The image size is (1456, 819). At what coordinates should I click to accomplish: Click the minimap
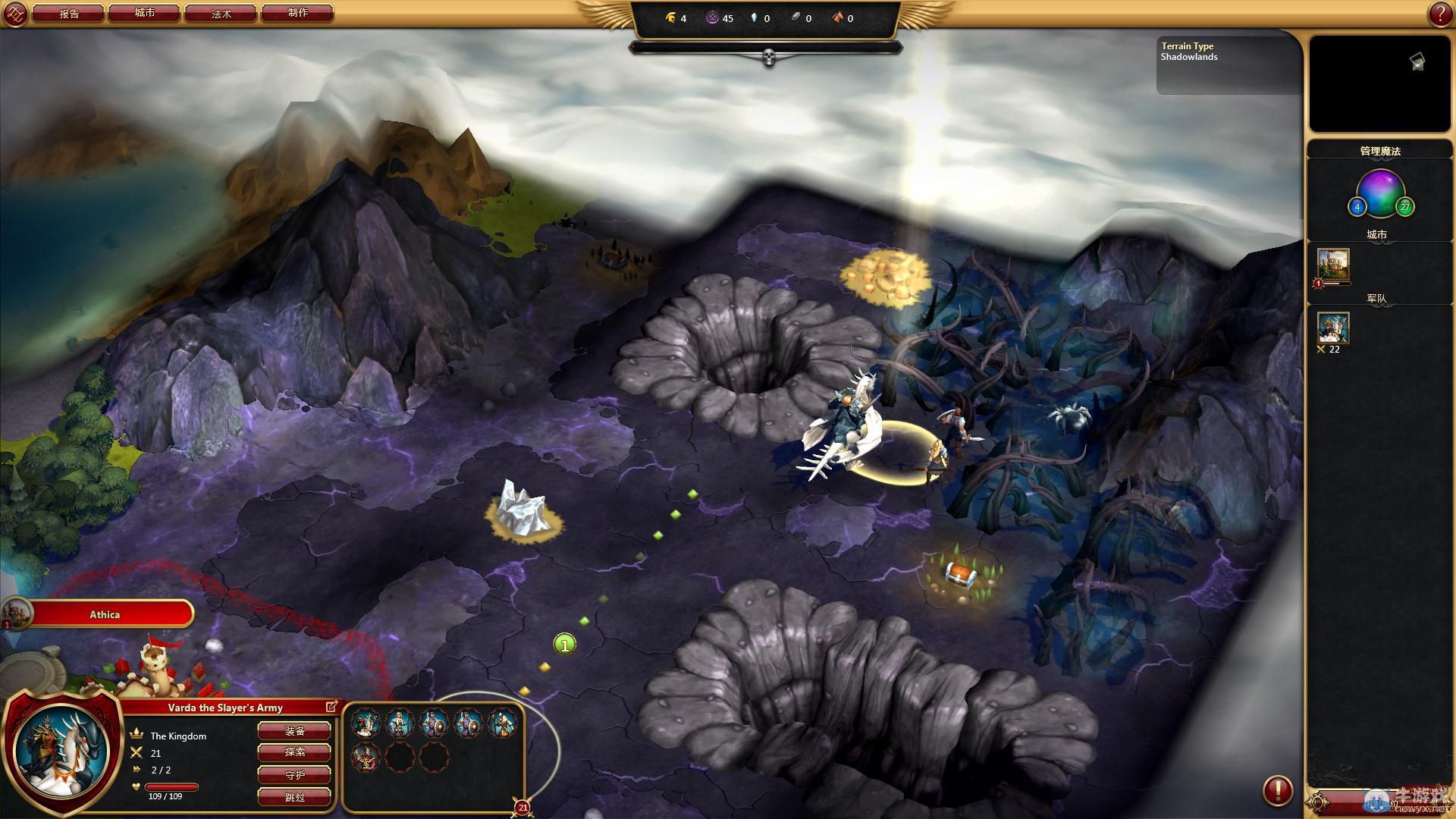tap(1379, 83)
